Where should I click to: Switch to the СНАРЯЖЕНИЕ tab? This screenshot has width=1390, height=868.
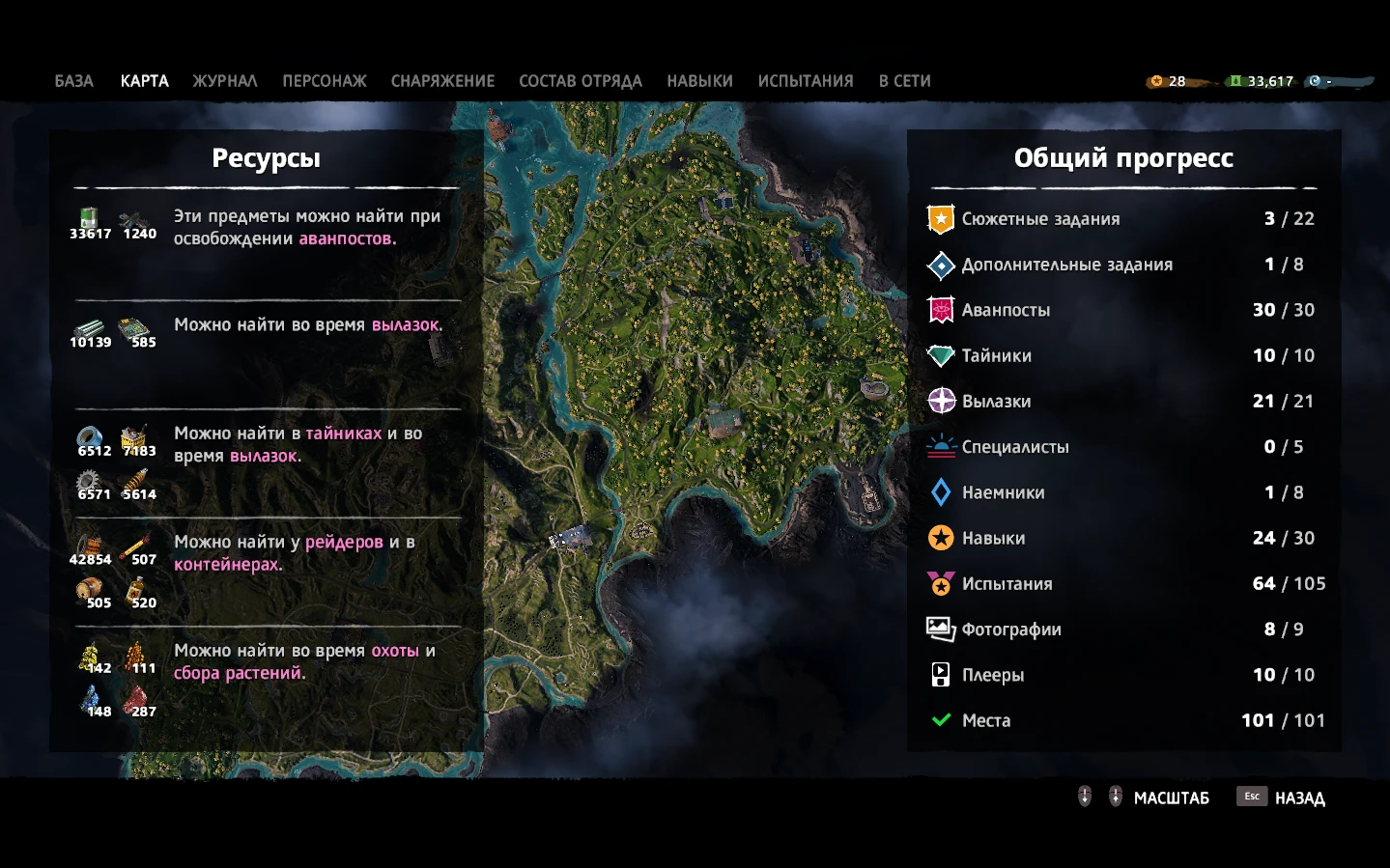click(x=443, y=81)
